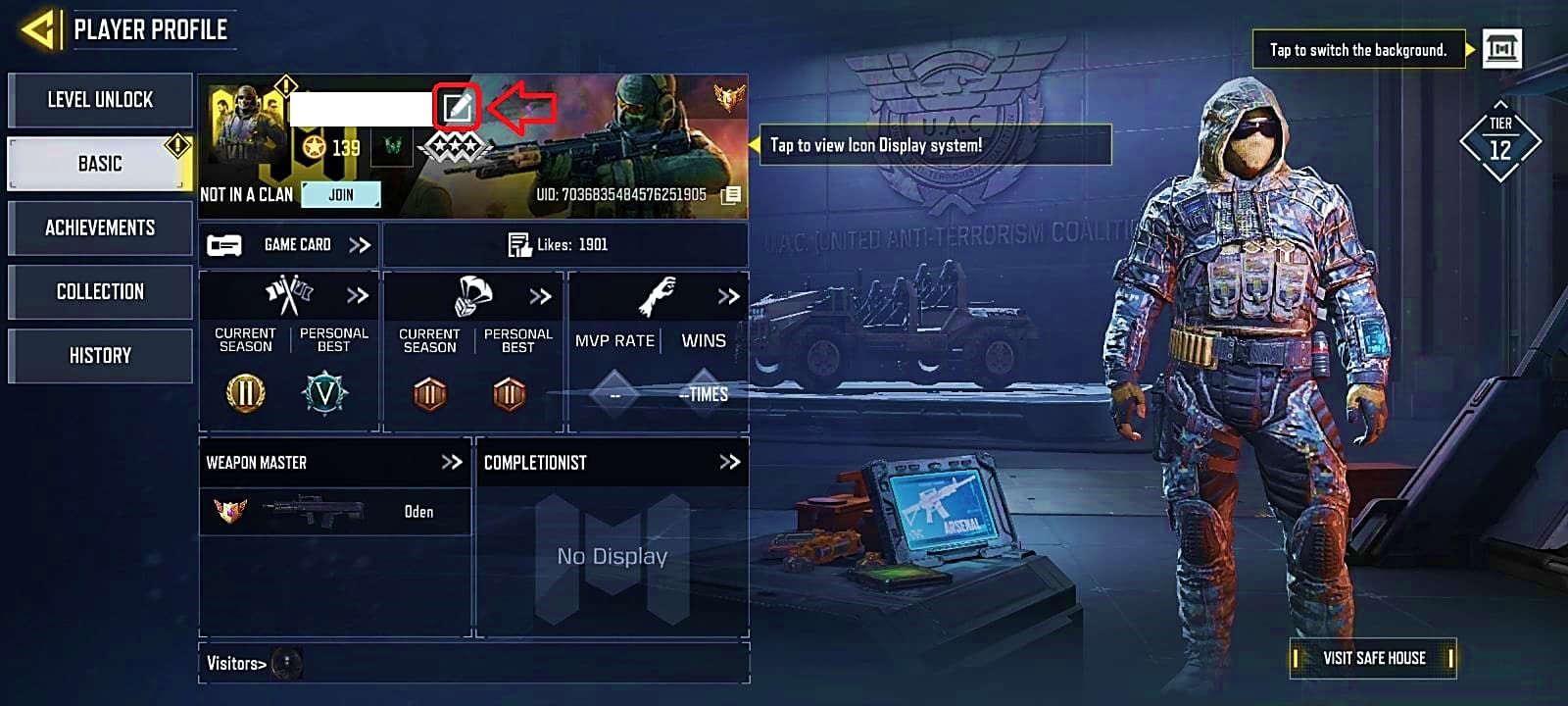This screenshot has width=1568, height=706.
Task: Open the Achievements tab
Action: pyautogui.click(x=100, y=227)
